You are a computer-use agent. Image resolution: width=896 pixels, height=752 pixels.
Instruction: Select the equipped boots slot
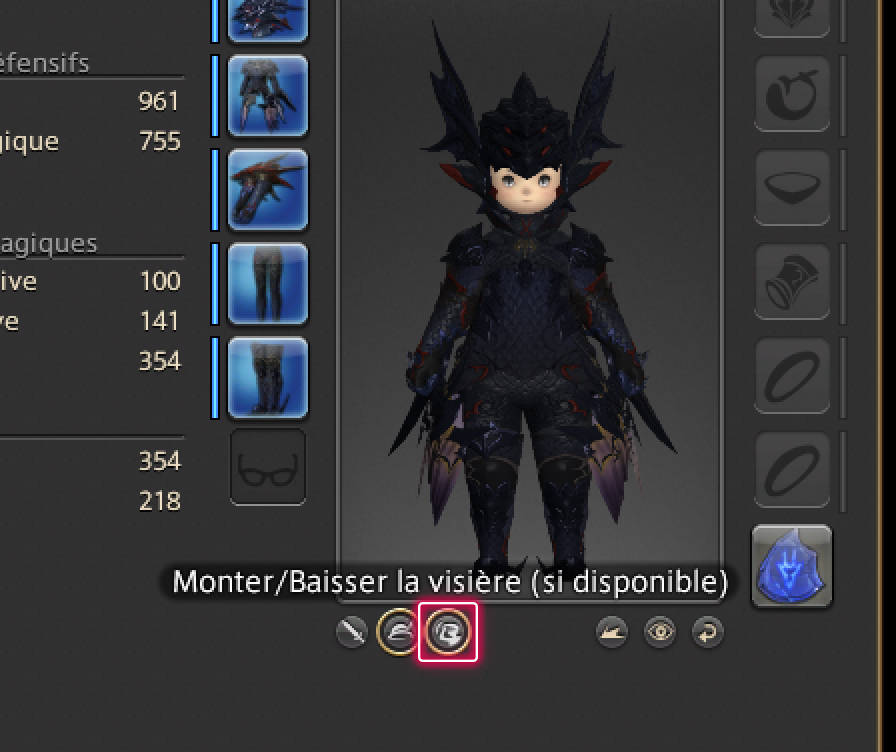(268, 378)
